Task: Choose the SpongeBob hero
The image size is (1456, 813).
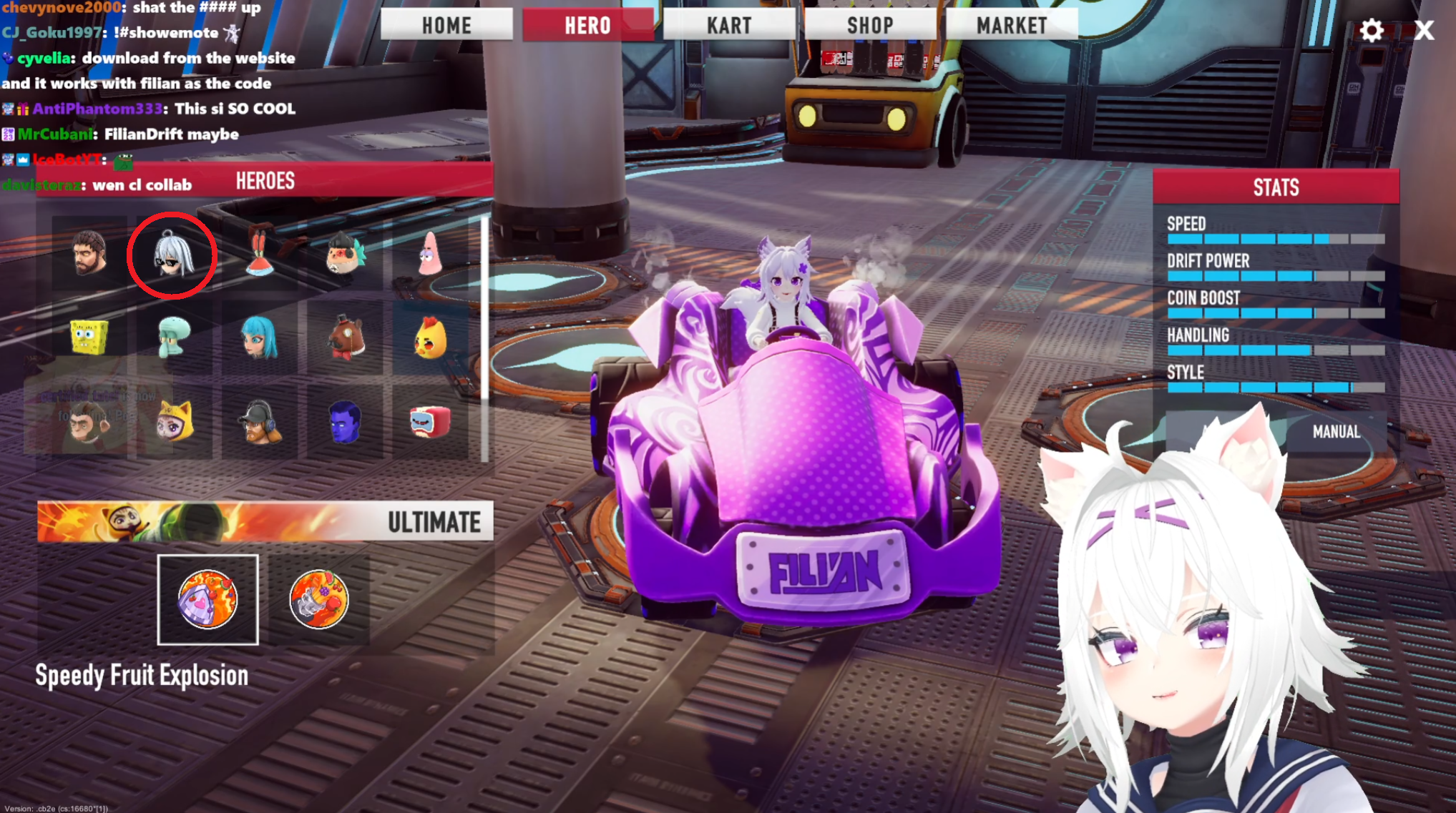Action: [x=89, y=337]
